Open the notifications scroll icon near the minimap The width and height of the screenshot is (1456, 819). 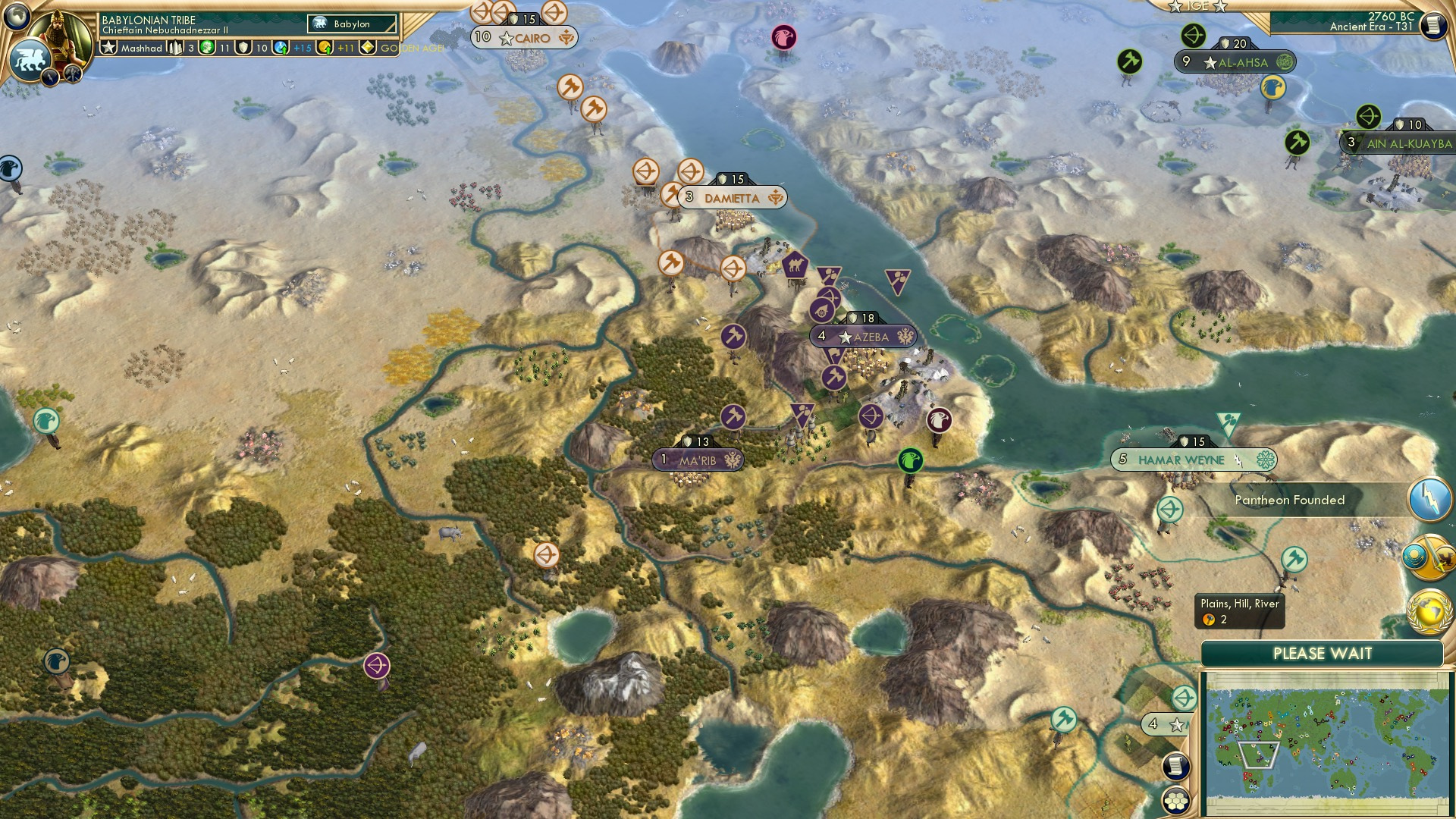click(1177, 767)
